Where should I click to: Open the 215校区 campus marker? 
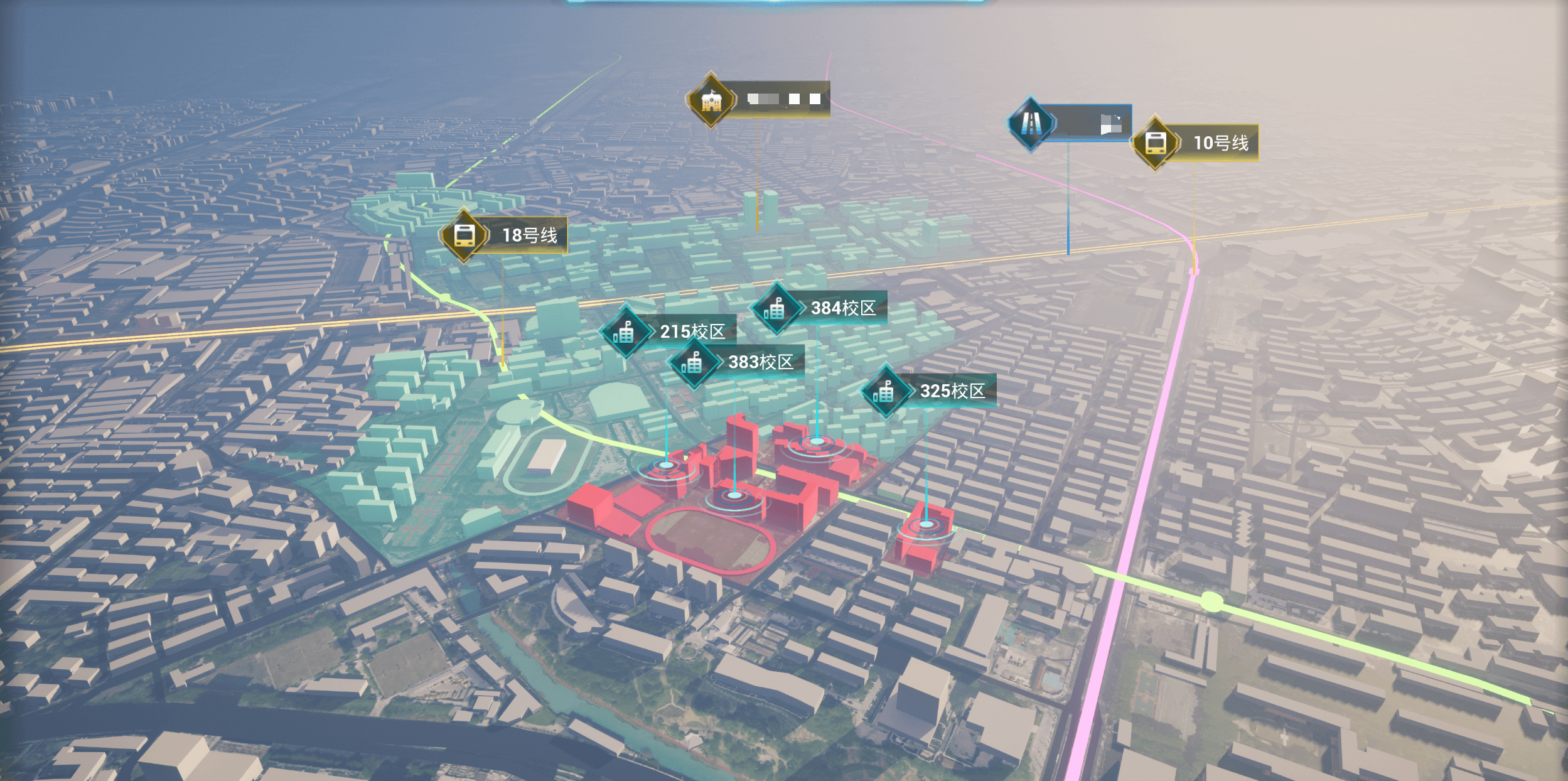point(625,332)
